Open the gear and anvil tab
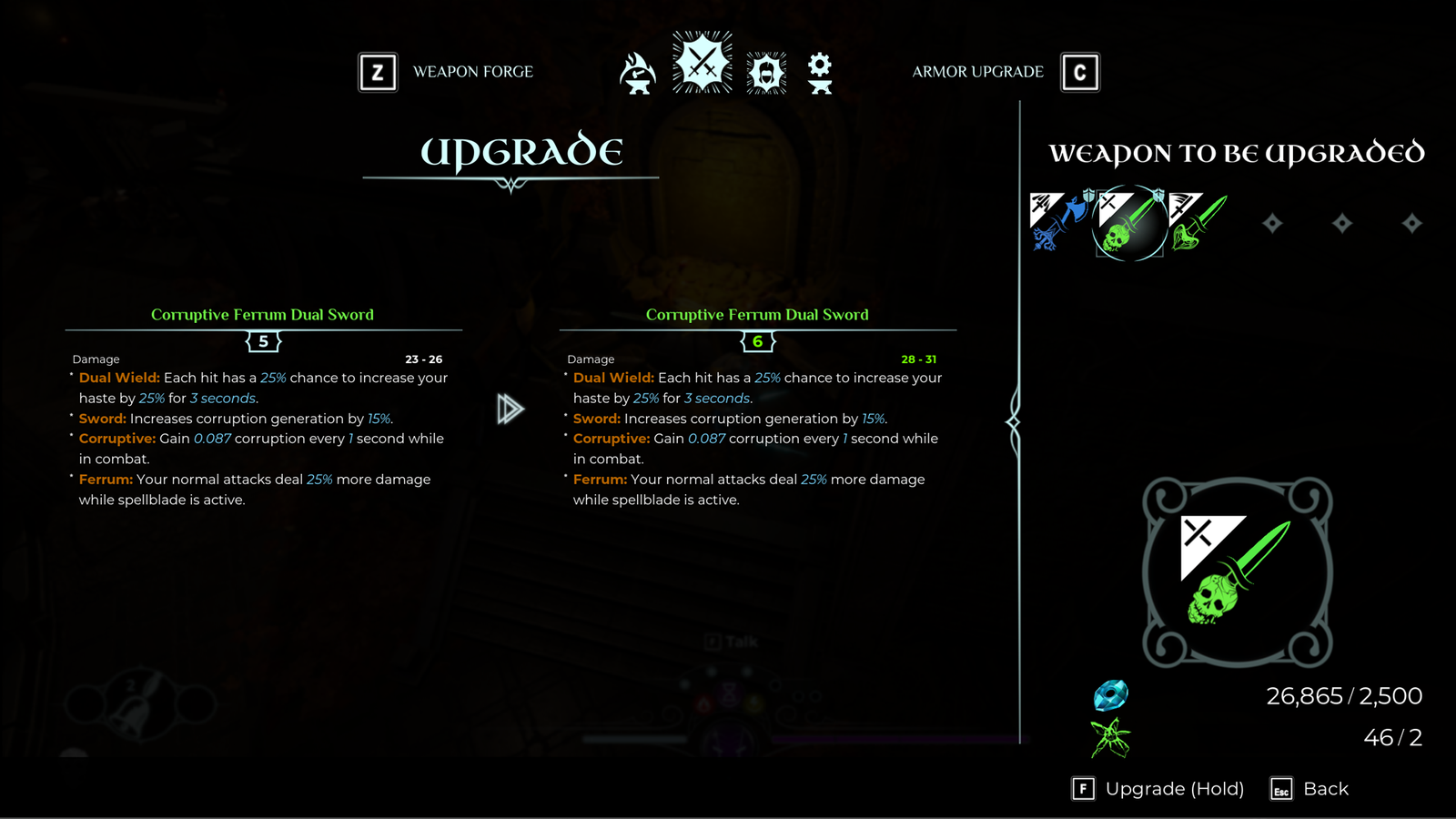The image size is (1456, 819). (x=820, y=73)
